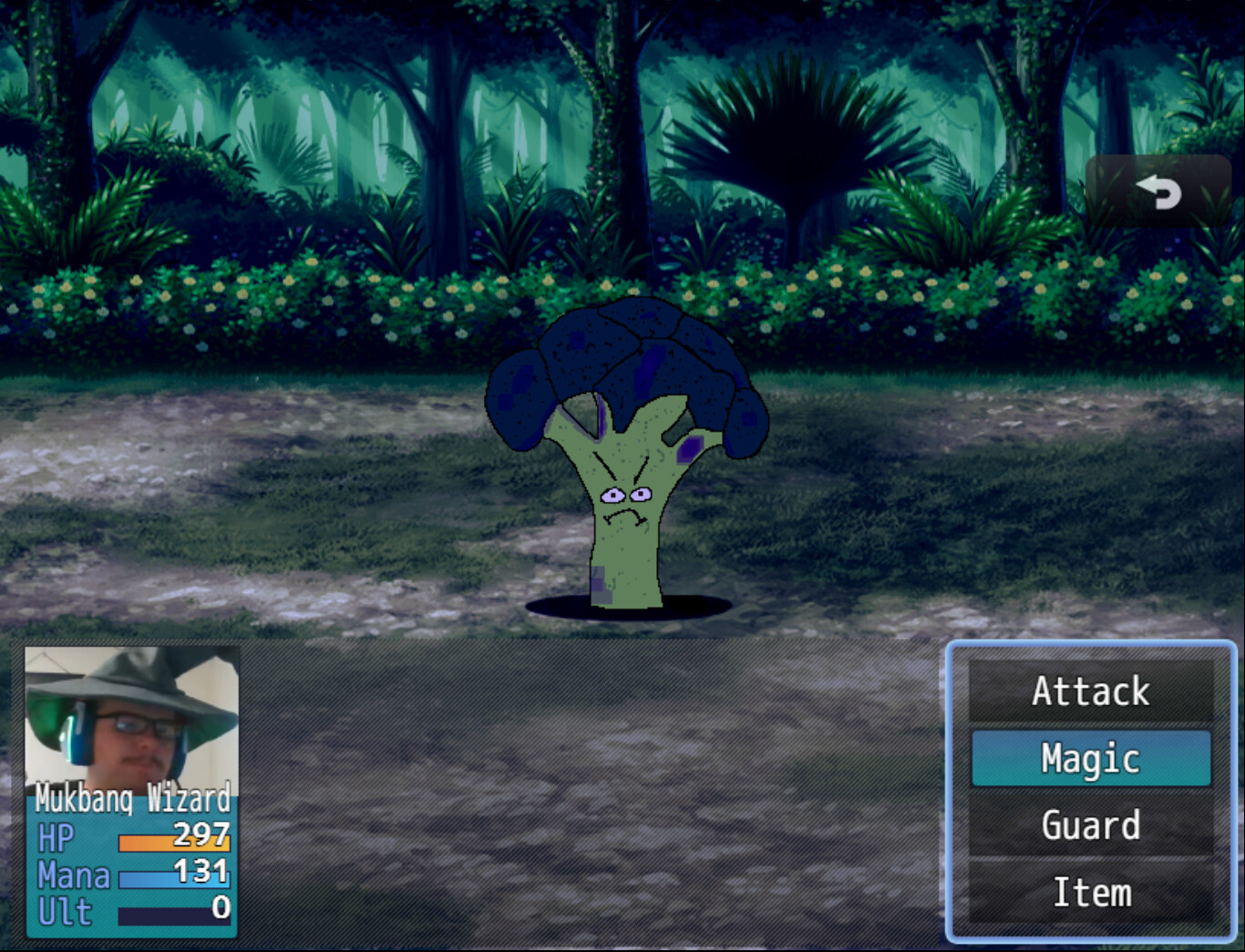1245x952 pixels.
Task: Select the Attack command
Action: [x=1089, y=691]
